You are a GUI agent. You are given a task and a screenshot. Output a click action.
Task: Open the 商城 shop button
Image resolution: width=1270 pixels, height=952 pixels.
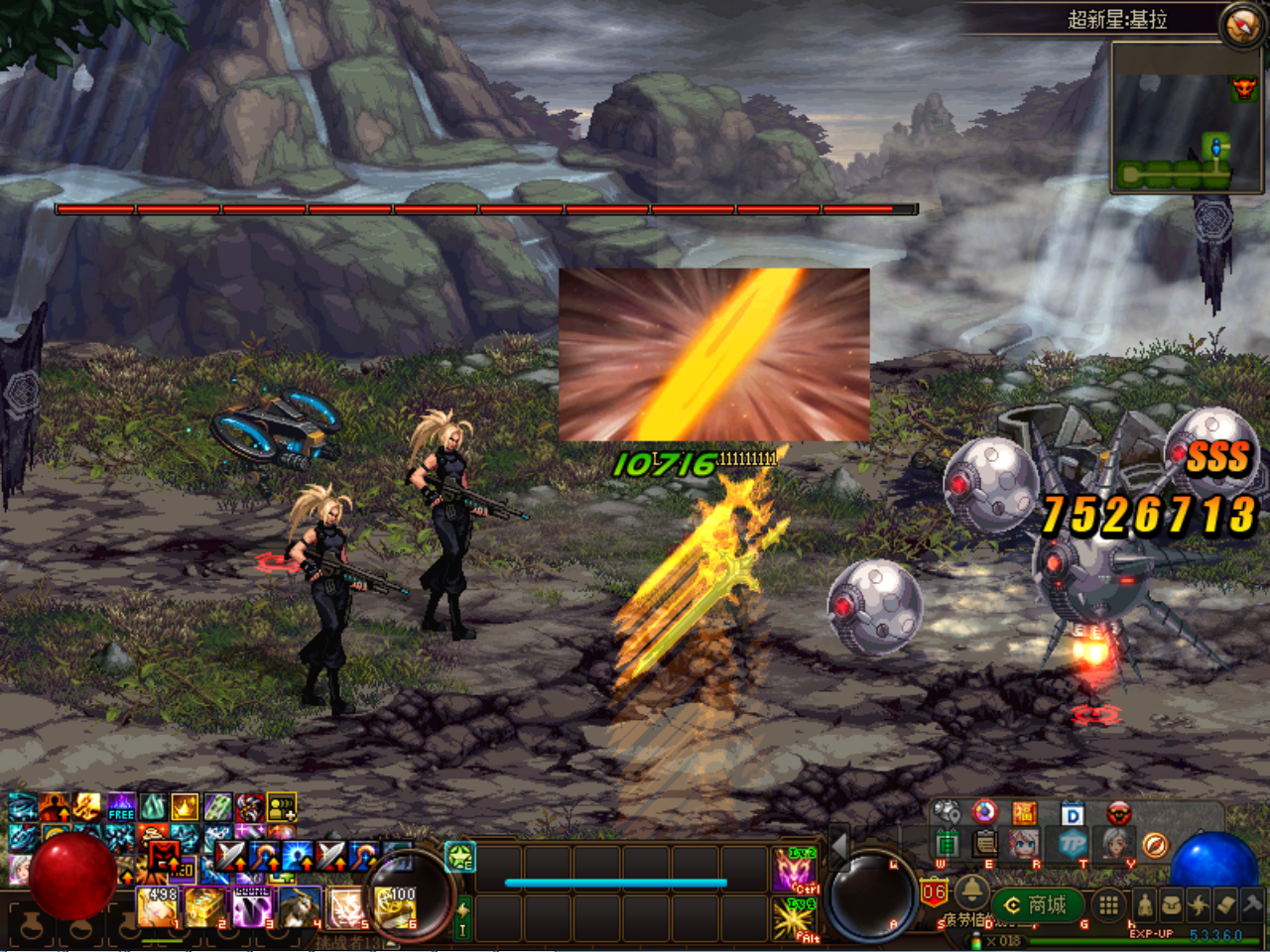pyautogui.click(x=1036, y=904)
